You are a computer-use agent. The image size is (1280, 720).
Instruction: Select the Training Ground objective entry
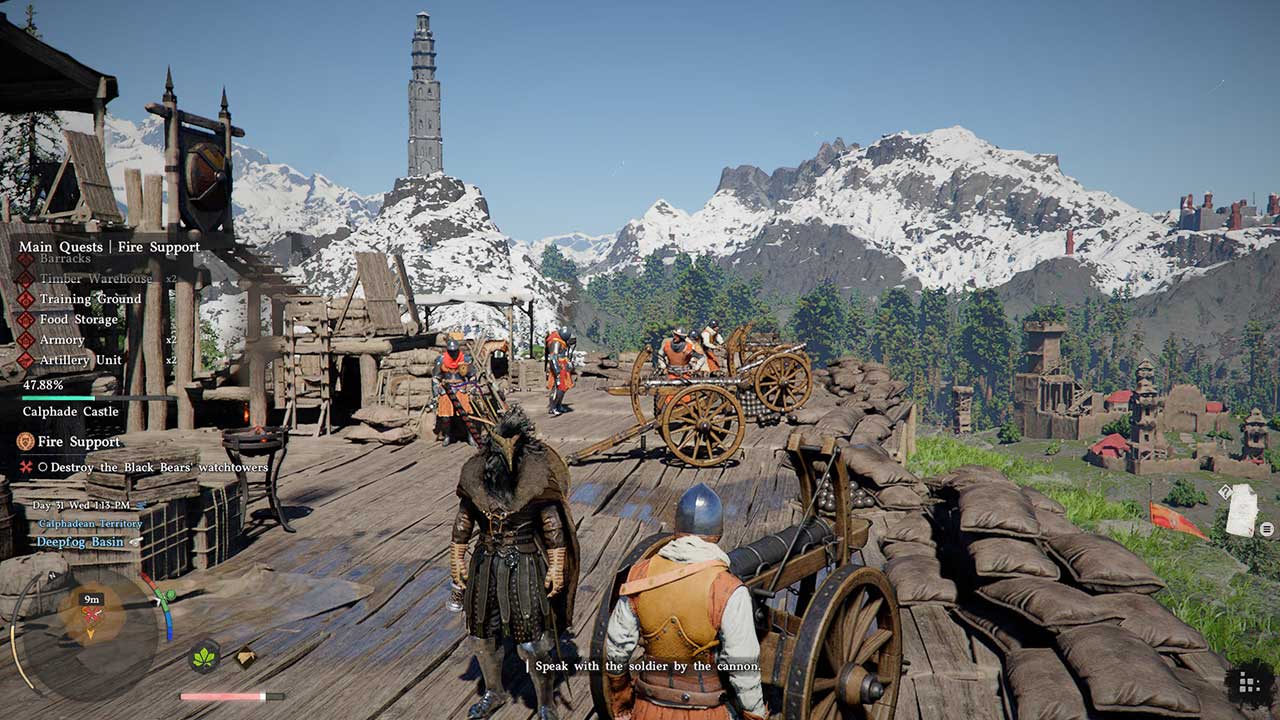[91, 299]
